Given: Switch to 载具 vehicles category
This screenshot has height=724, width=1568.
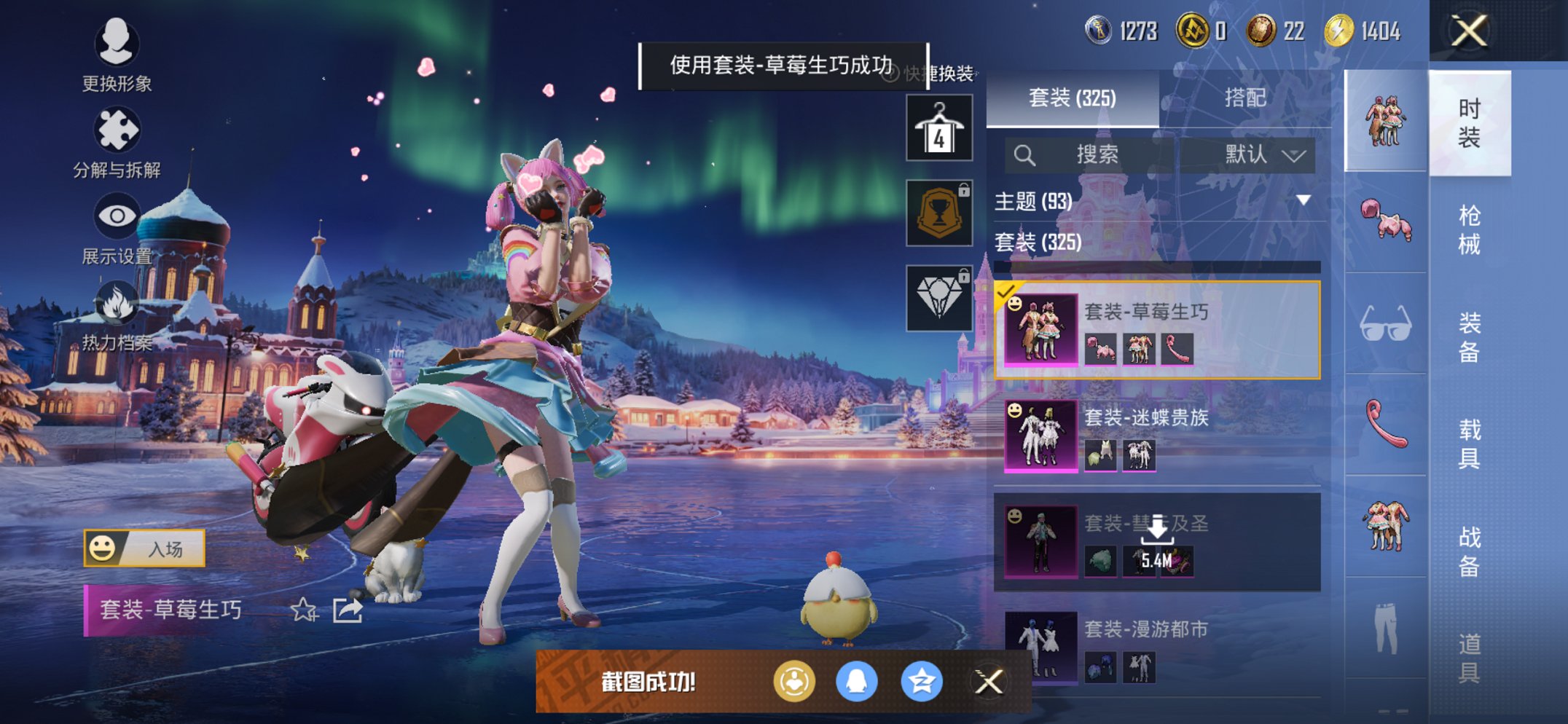Looking at the screenshot, I should (x=1469, y=444).
